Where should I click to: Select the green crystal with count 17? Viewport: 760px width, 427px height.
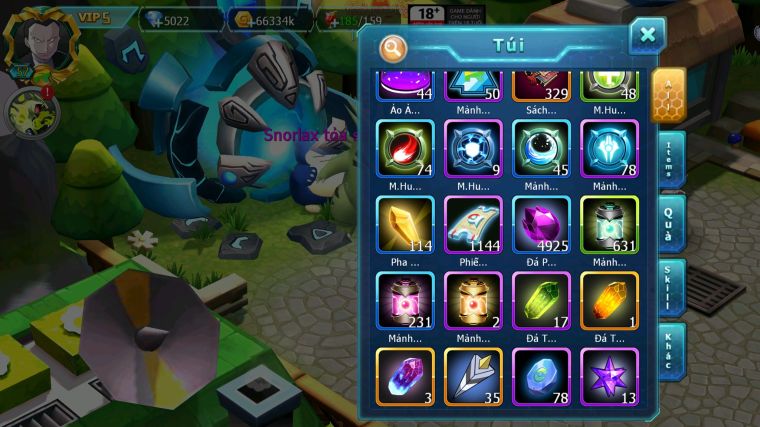(541, 300)
